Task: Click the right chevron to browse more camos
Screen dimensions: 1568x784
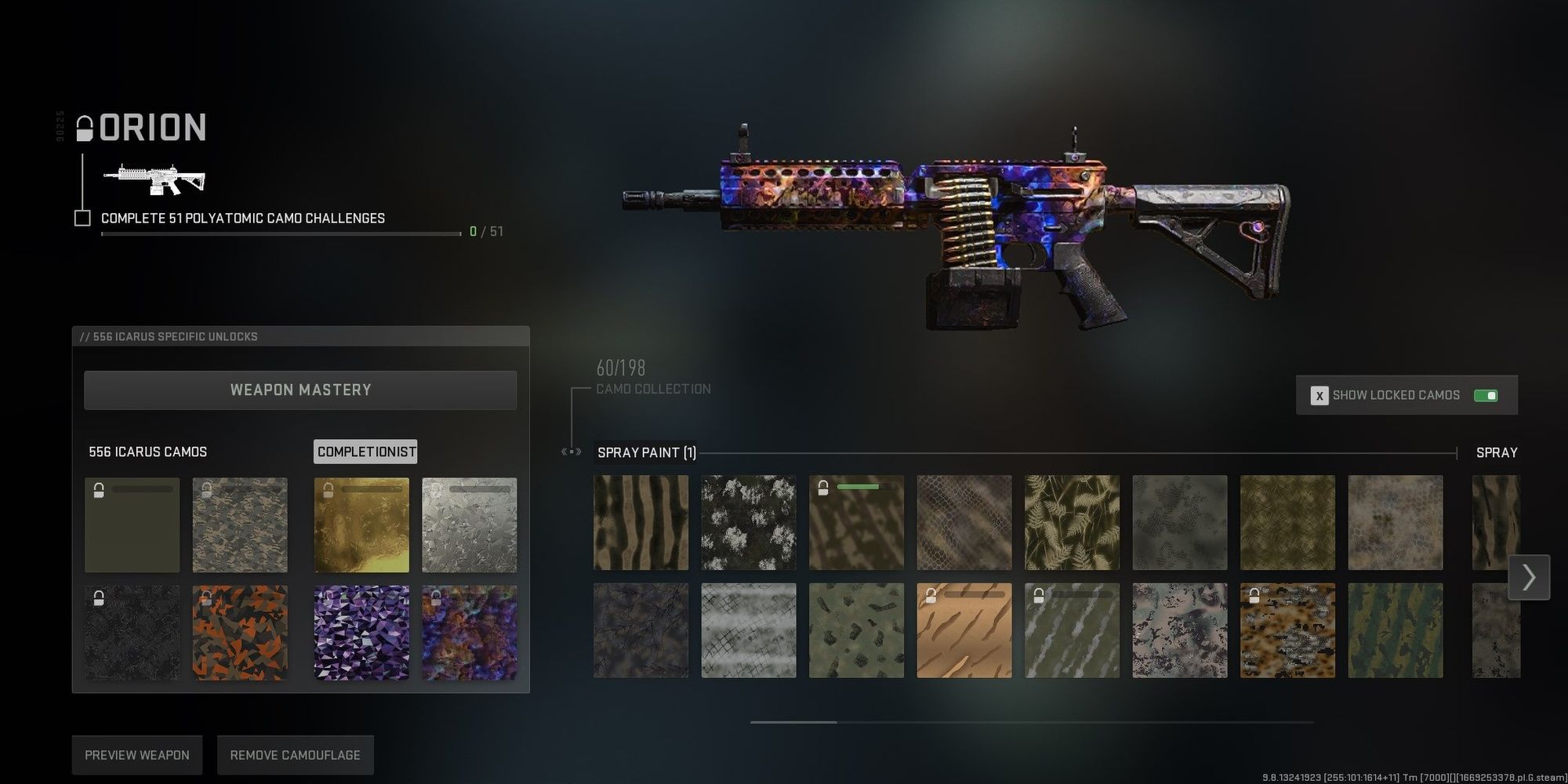Action: (1528, 578)
